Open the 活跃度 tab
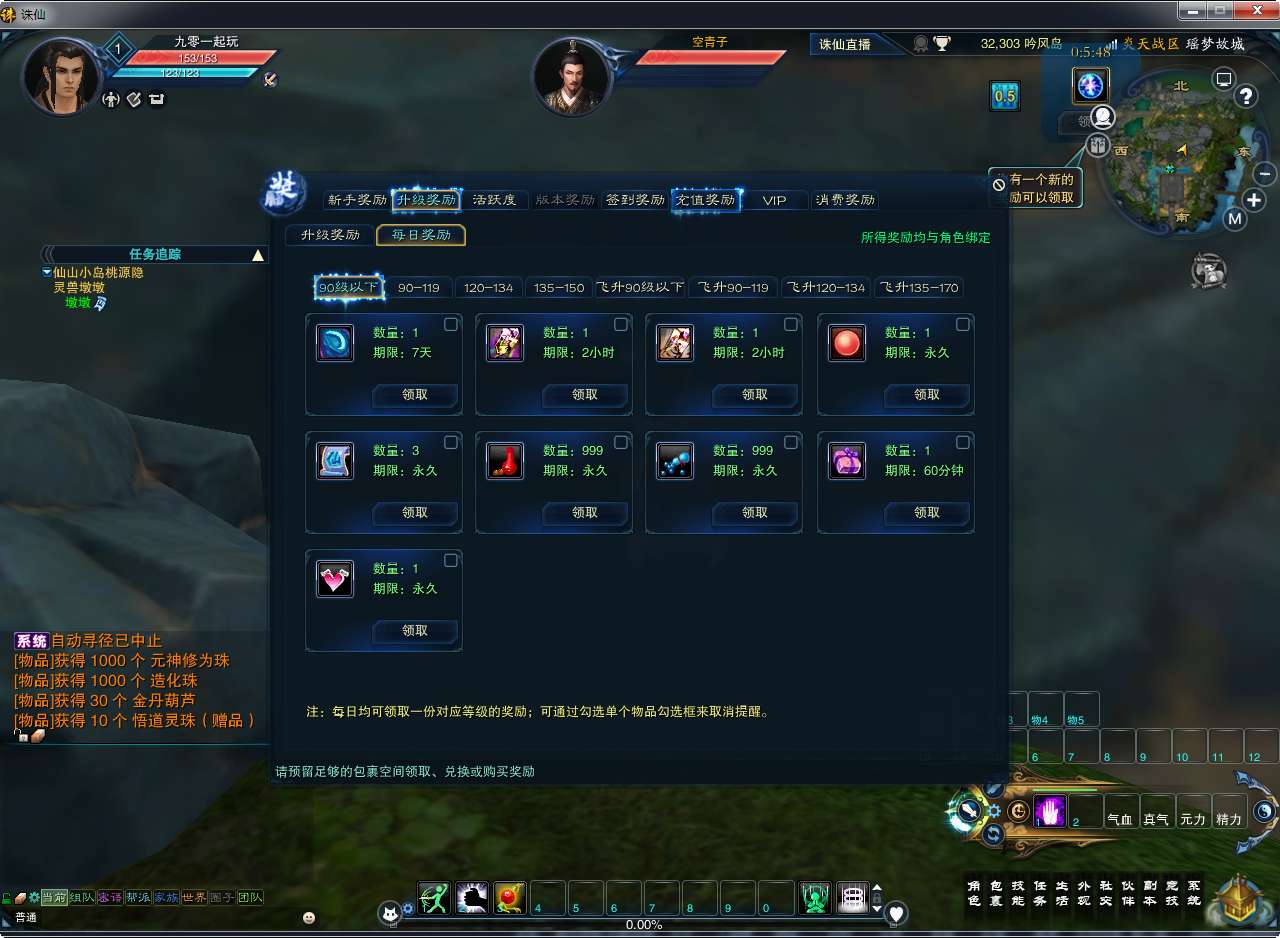This screenshot has height=938, width=1280. [494, 200]
